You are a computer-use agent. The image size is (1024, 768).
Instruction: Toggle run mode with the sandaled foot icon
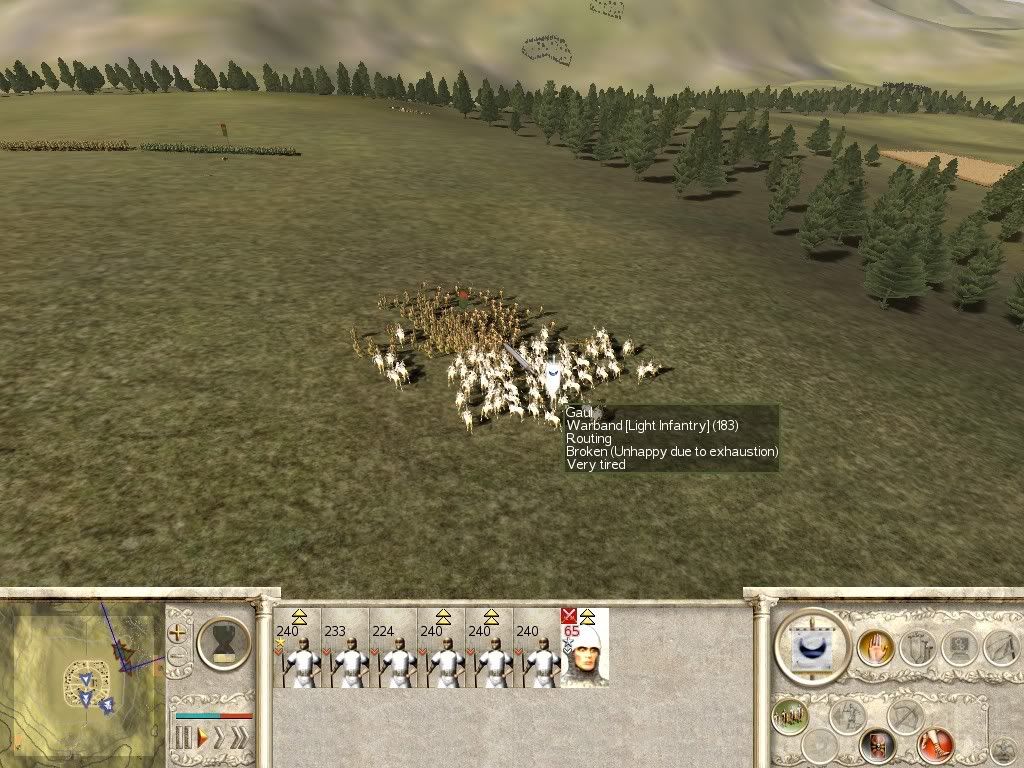tap(935, 744)
